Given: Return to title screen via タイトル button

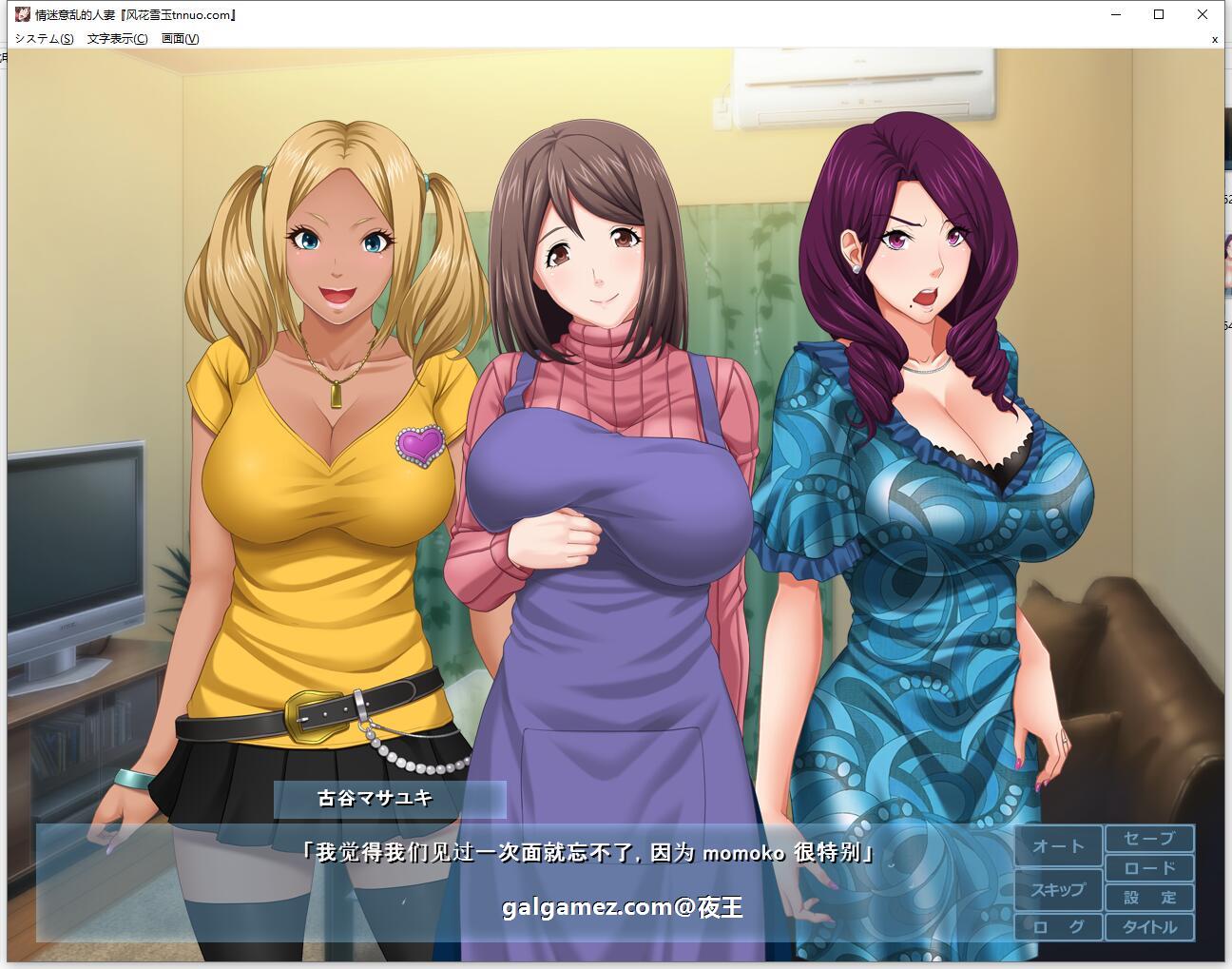Looking at the screenshot, I should click(x=1149, y=926).
